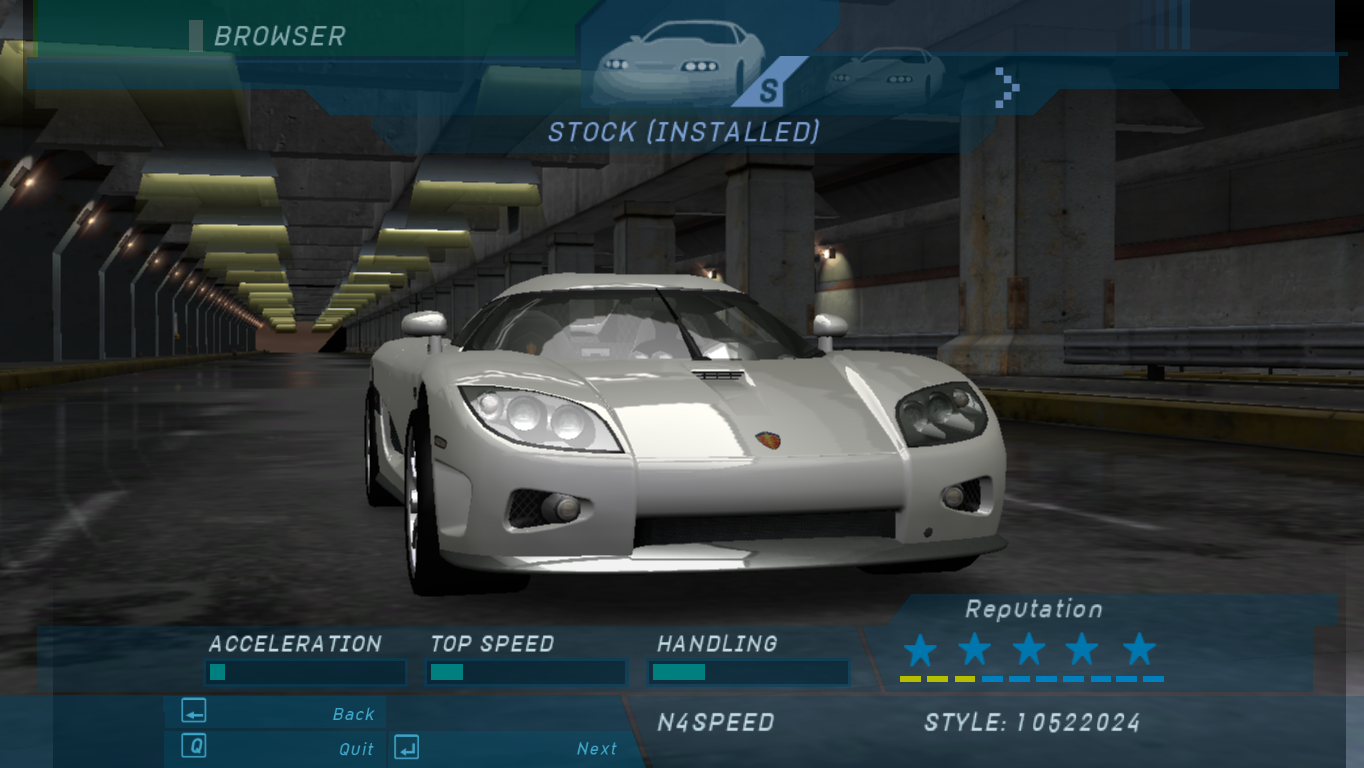Proceed with the Next button

point(506,748)
